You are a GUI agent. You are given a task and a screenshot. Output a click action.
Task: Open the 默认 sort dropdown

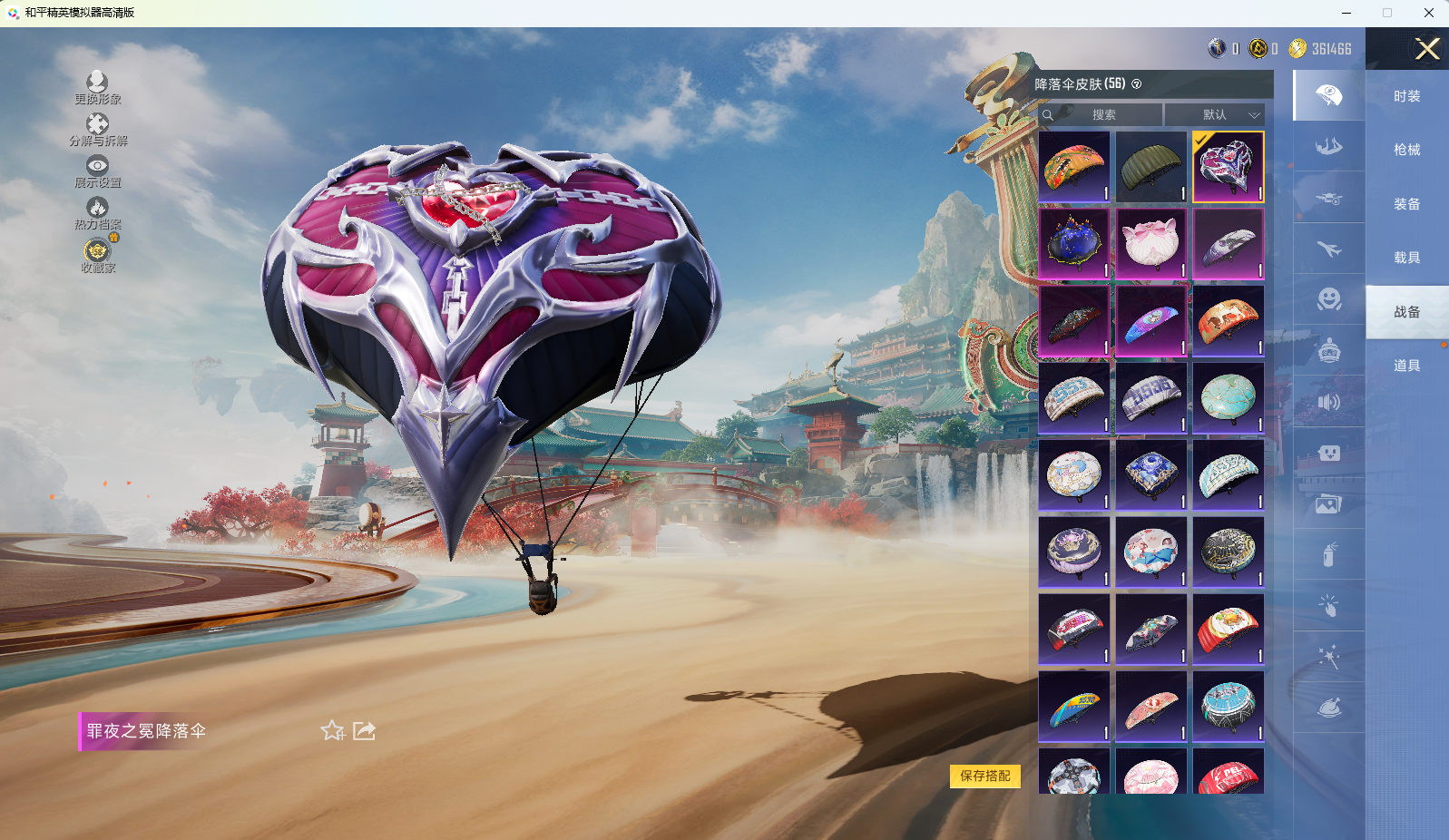[1215, 115]
